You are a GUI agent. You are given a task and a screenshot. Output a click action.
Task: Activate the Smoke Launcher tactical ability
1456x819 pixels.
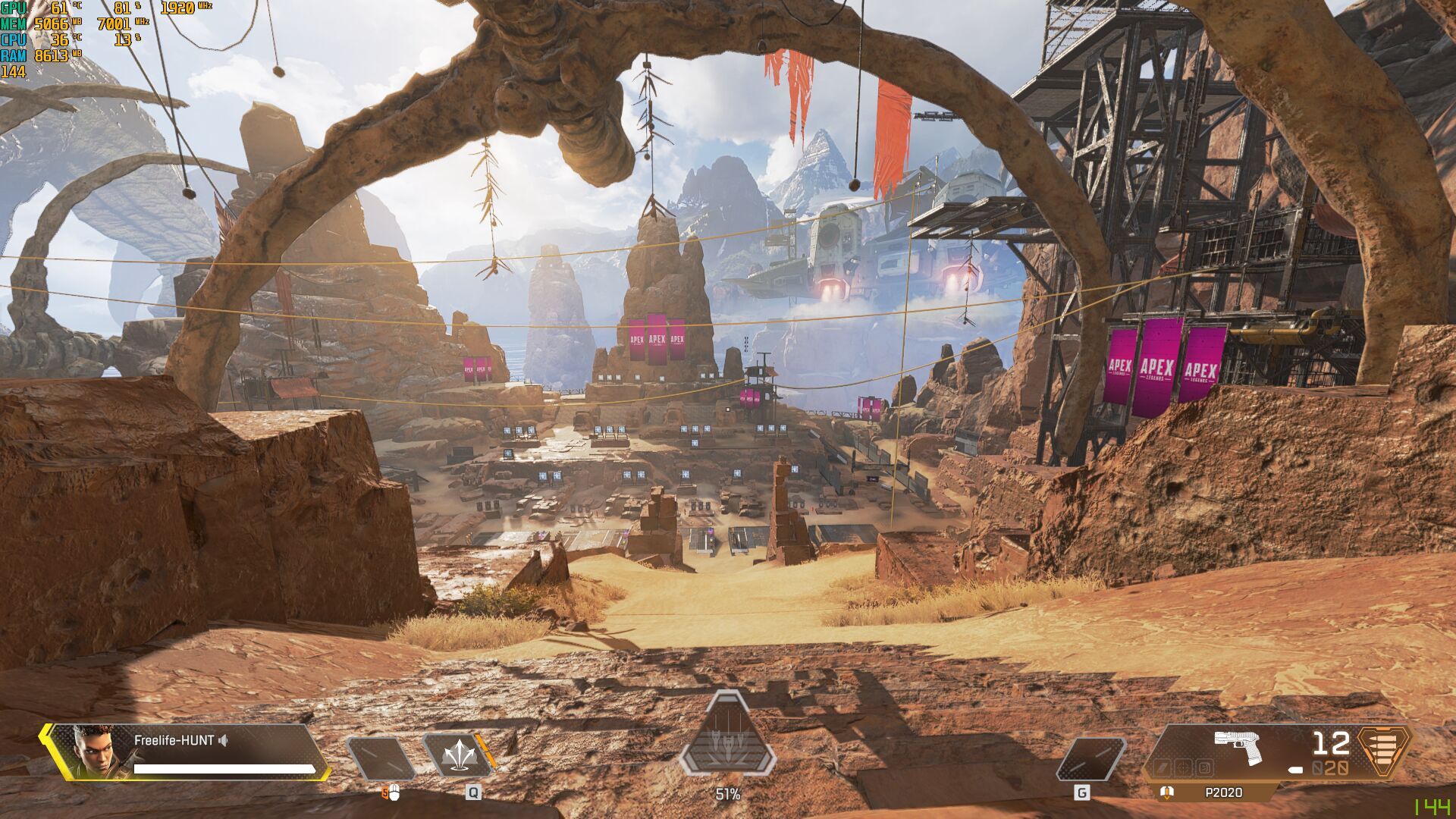coord(458,756)
